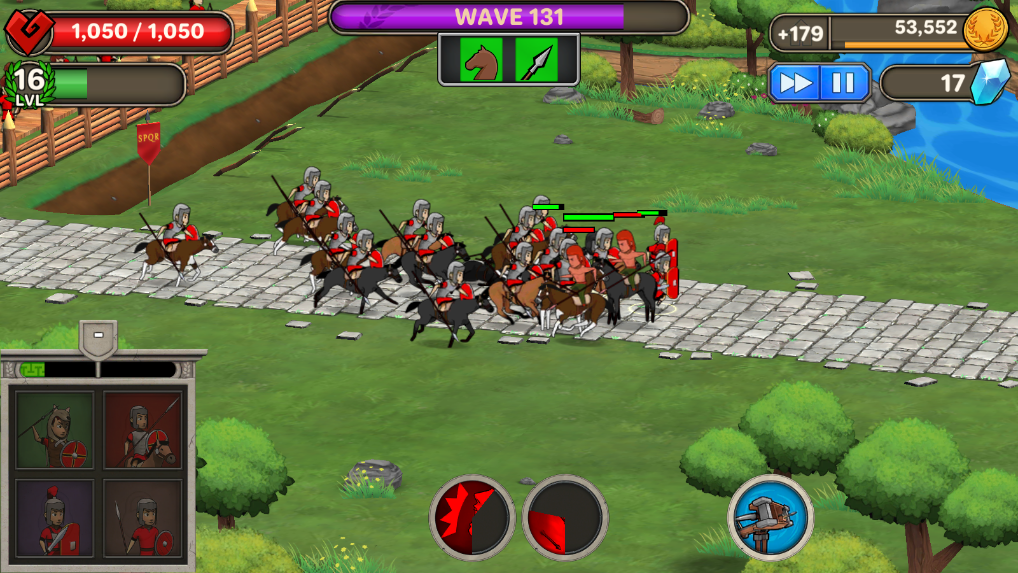The height and width of the screenshot is (573, 1018).
Task: Choose the cavalry horseman unit card
Action: click(x=143, y=430)
